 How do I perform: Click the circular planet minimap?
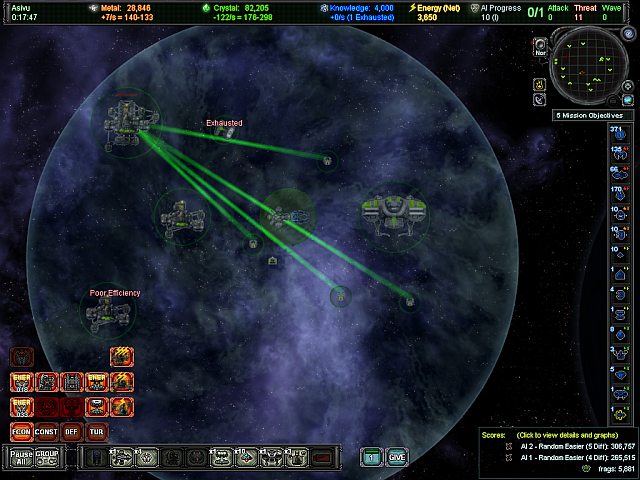coord(590,67)
